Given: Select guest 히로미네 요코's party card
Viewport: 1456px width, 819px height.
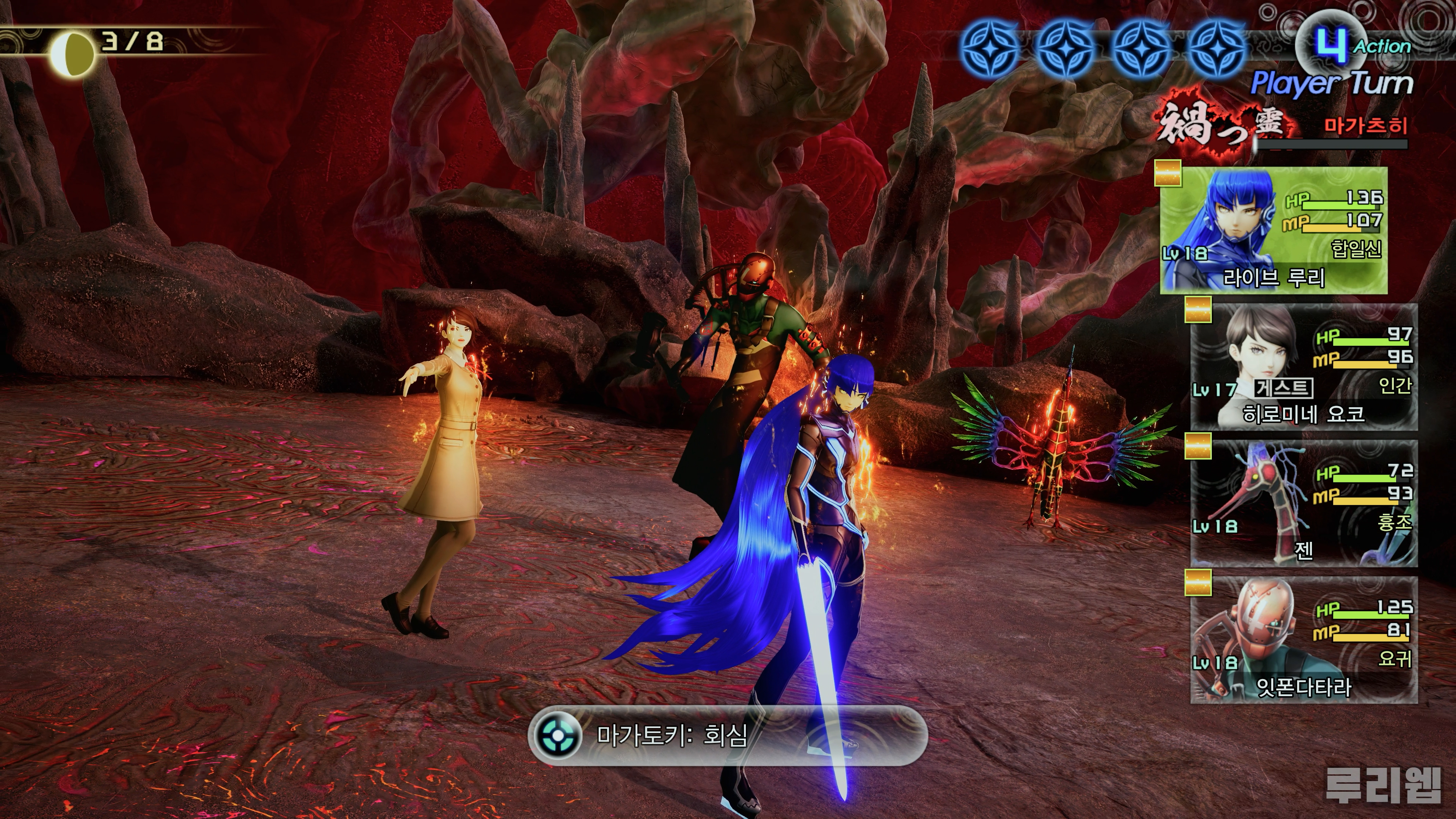Looking at the screenshot, I should [1304, 367].
